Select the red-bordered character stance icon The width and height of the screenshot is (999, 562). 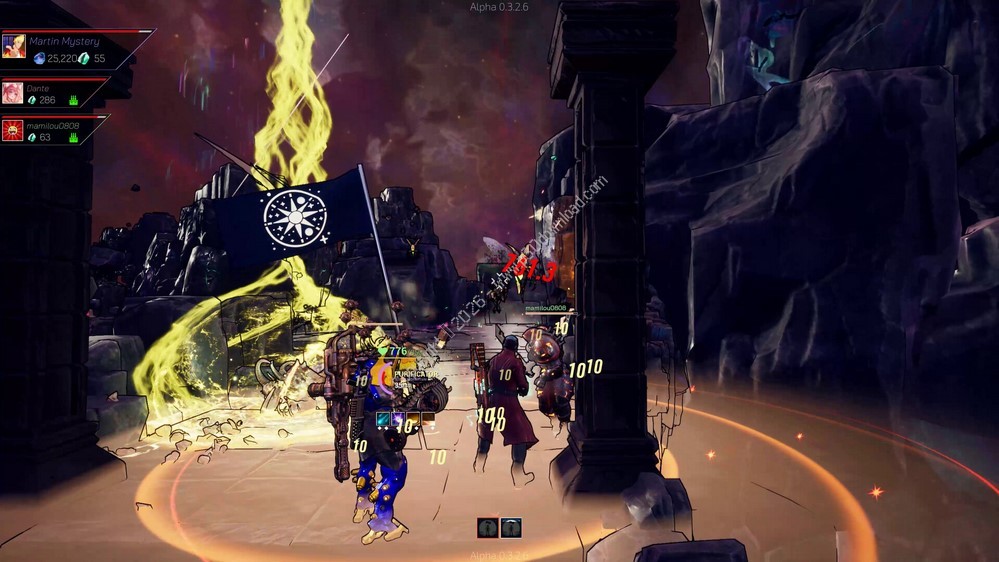pos(487,527)
